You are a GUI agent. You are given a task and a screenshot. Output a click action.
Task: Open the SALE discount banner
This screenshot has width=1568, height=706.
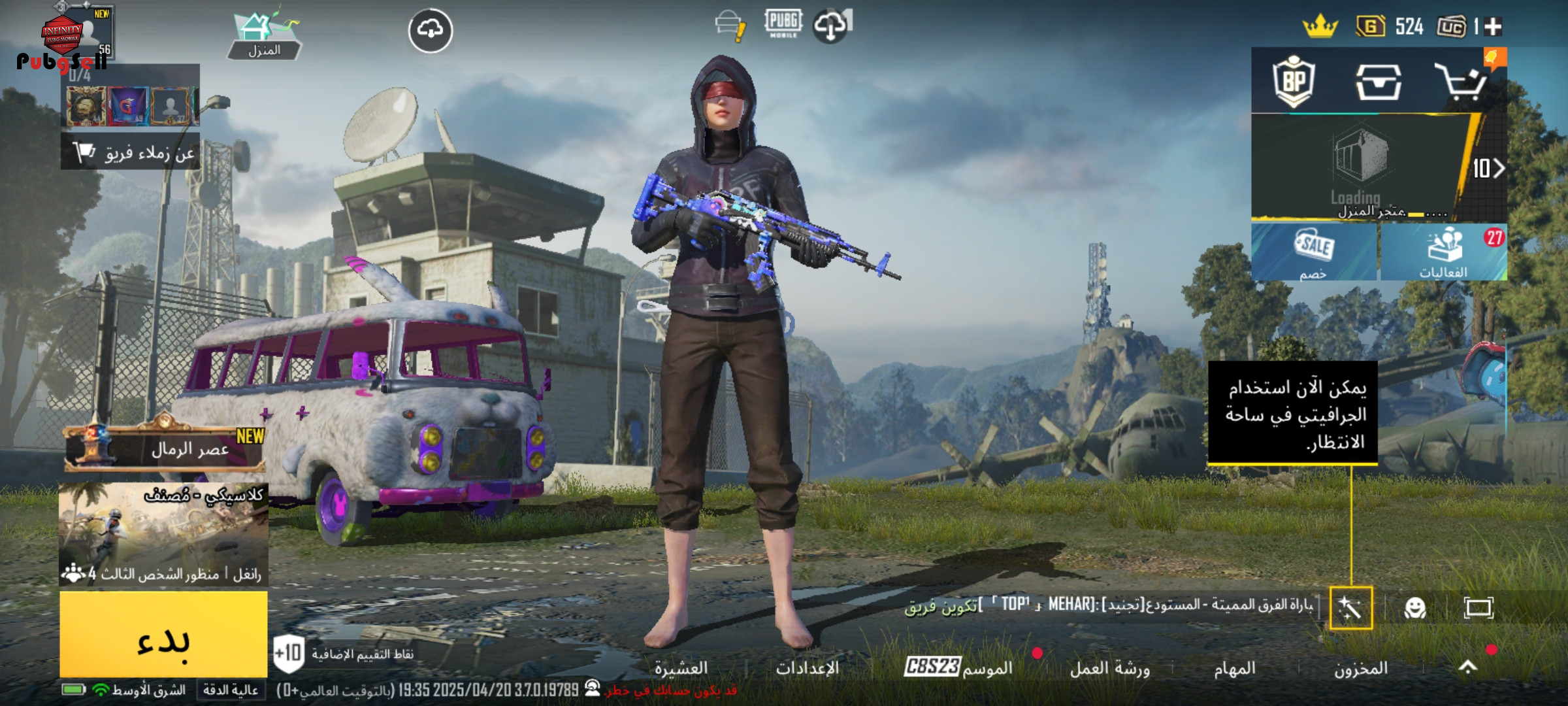(x=1314, y=252)
